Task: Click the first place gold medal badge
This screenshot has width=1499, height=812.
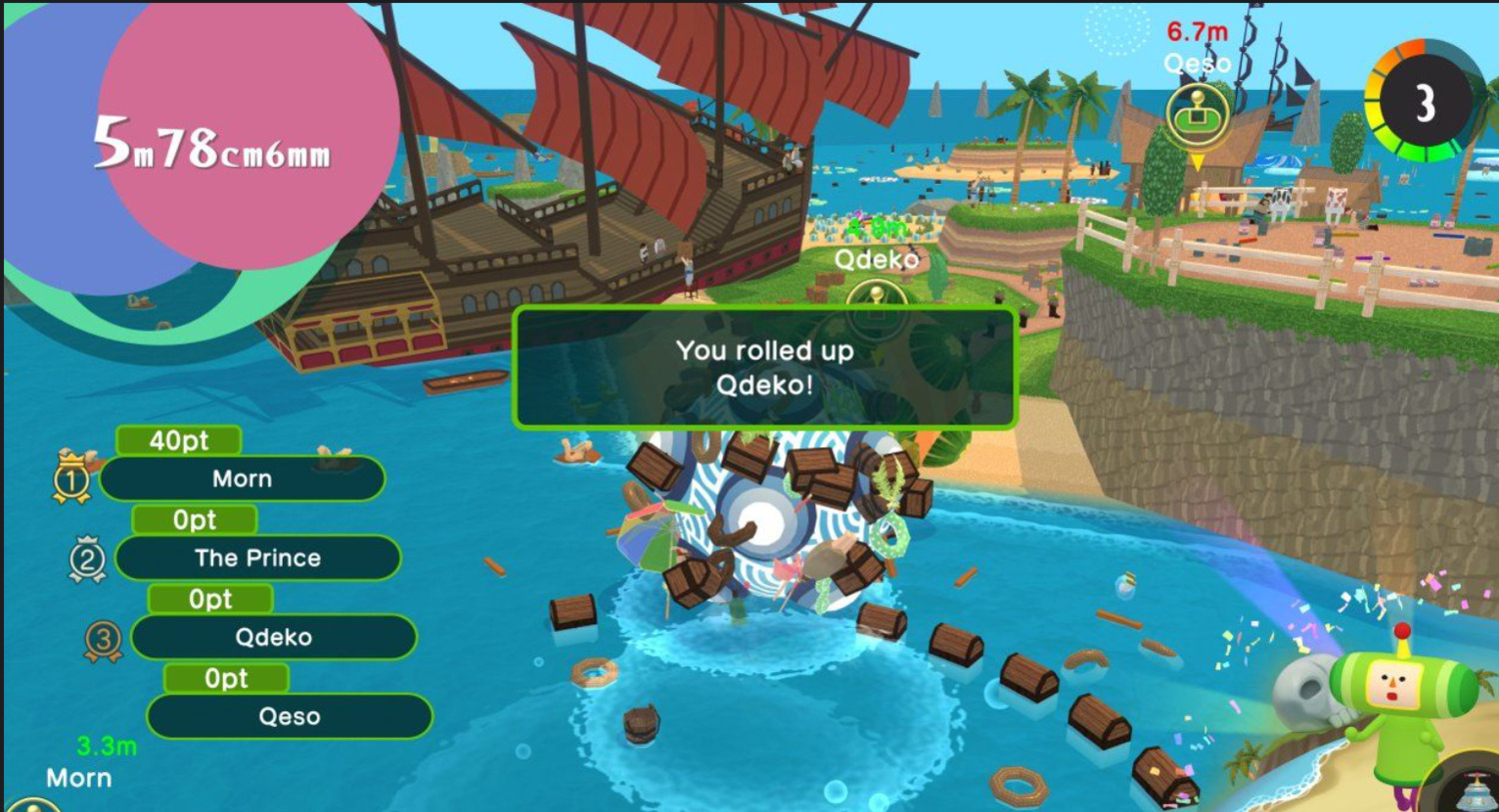Action: coord(71,479)
